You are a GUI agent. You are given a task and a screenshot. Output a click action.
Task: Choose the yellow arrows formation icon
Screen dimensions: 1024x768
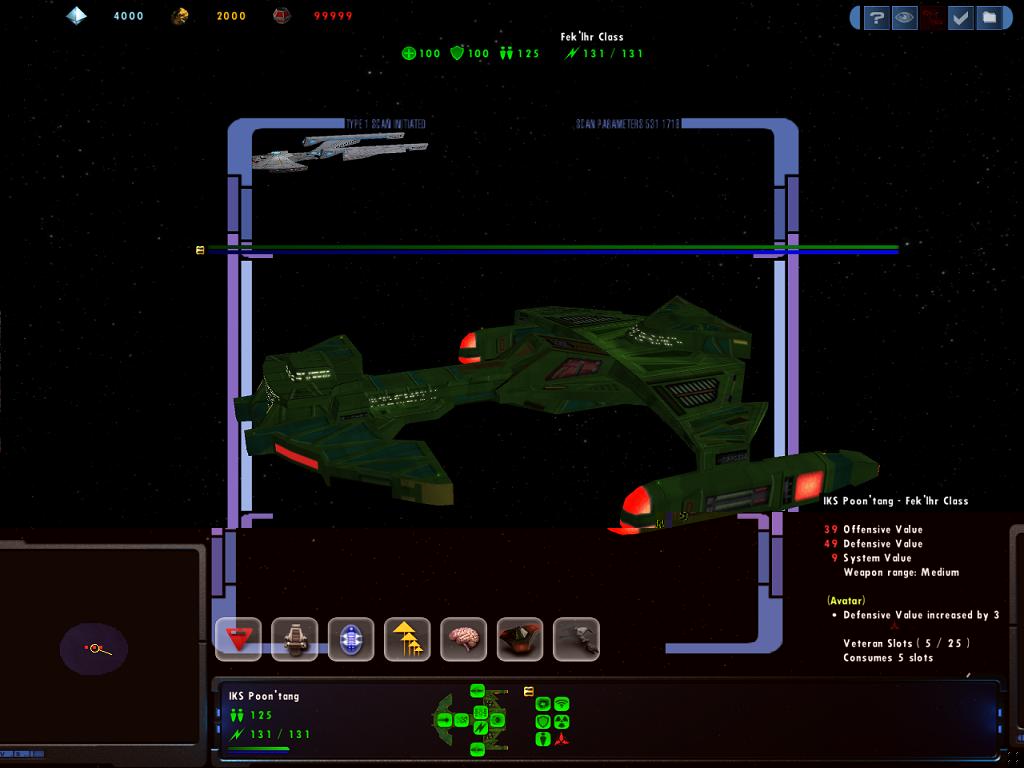pos(407,639)
